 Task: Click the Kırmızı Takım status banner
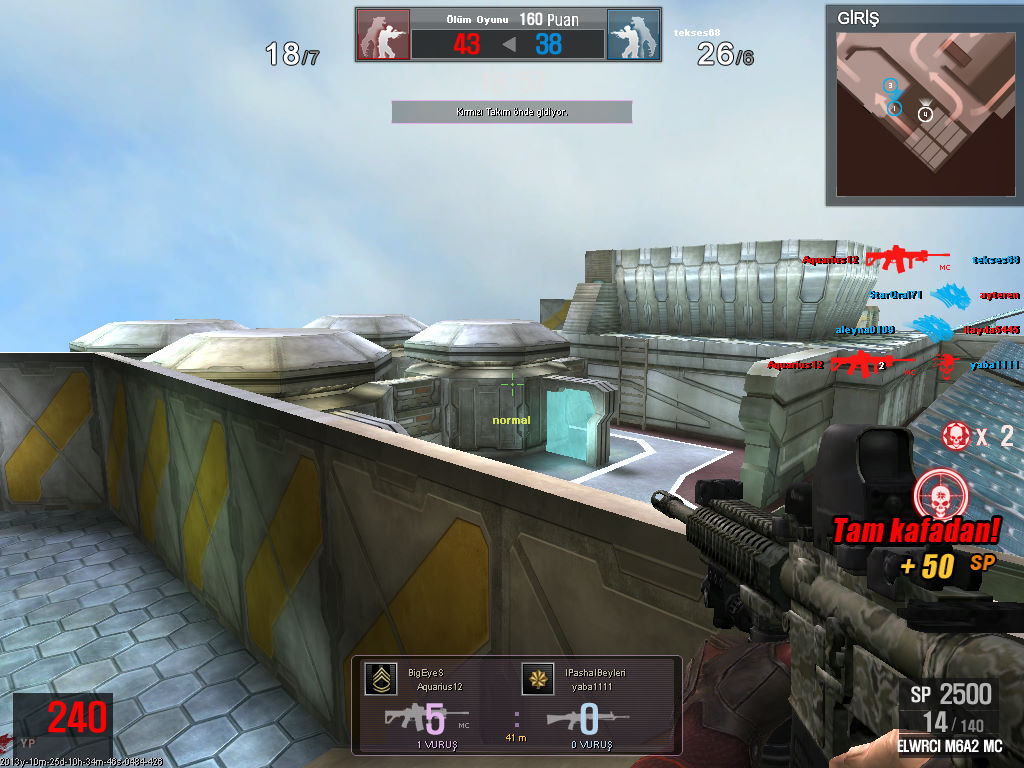coord(511,112)
